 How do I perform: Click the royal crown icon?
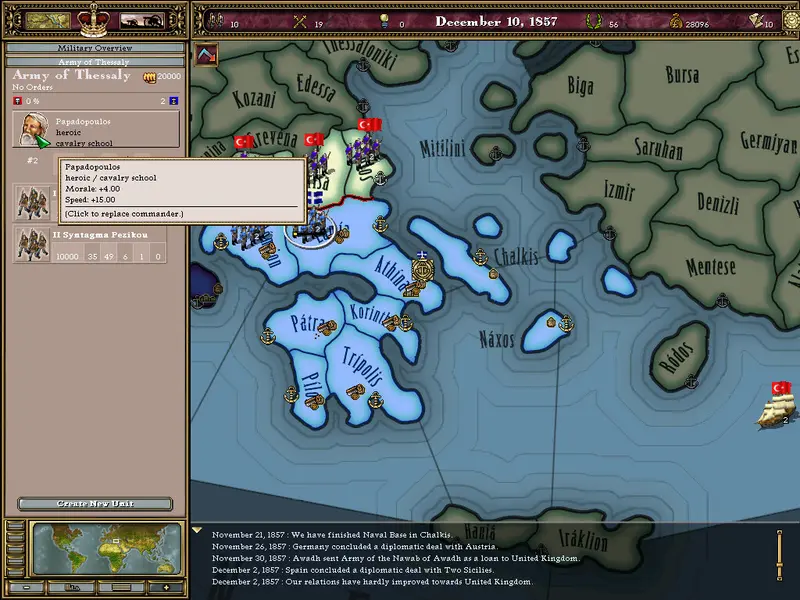pos(94,18)
